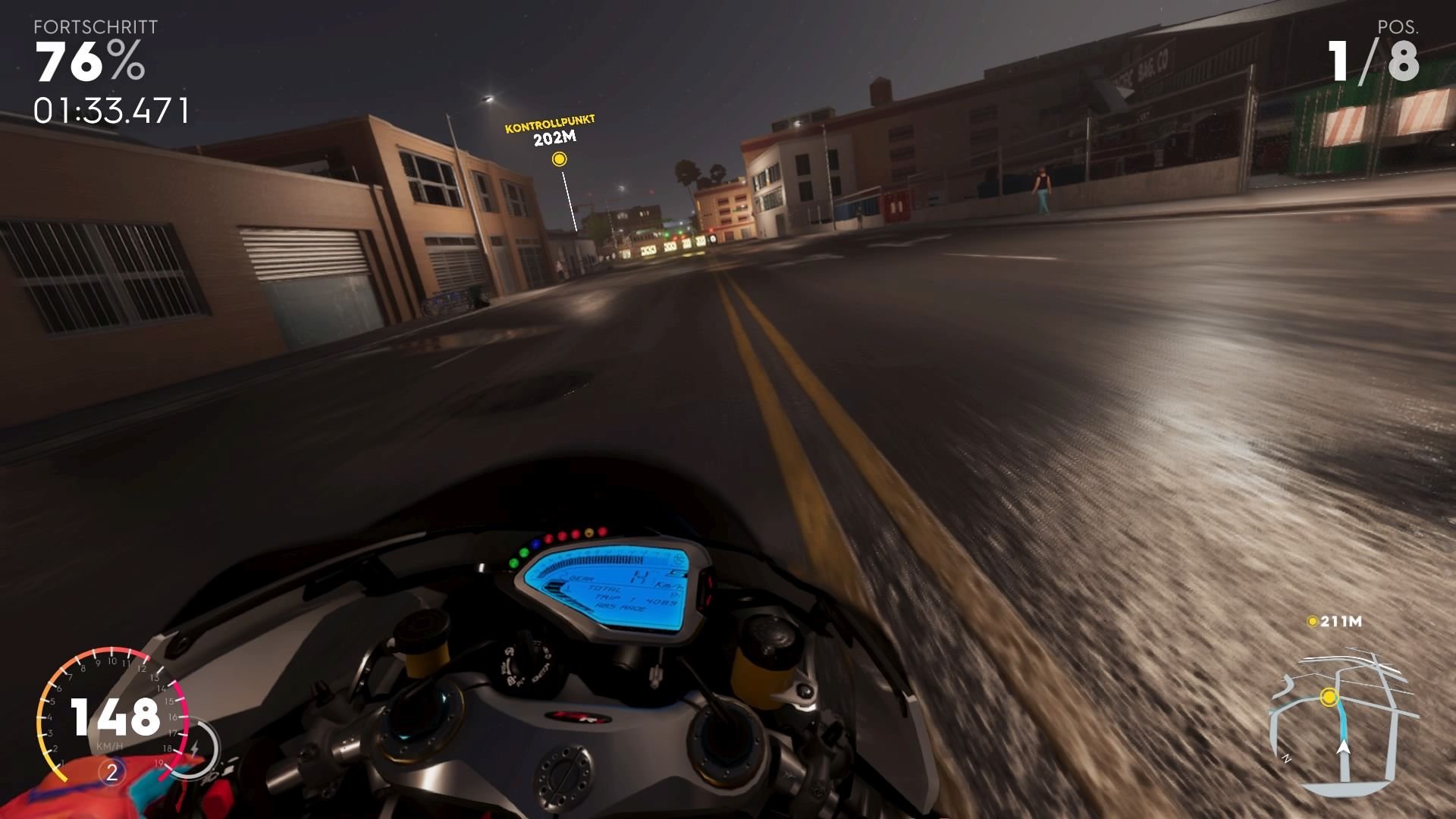Open the POS. standings panel
Viewport: 1456px width, 819px height.
pyautogui.click(x=1399, y=28)
